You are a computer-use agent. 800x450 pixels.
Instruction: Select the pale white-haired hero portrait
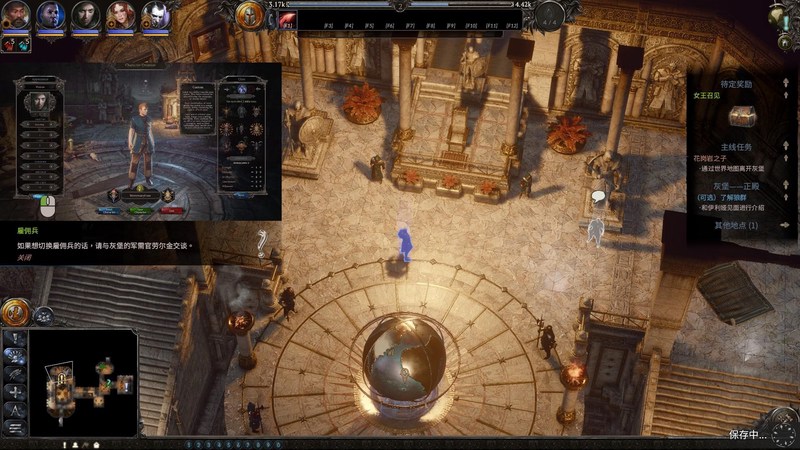pos(155,15)
